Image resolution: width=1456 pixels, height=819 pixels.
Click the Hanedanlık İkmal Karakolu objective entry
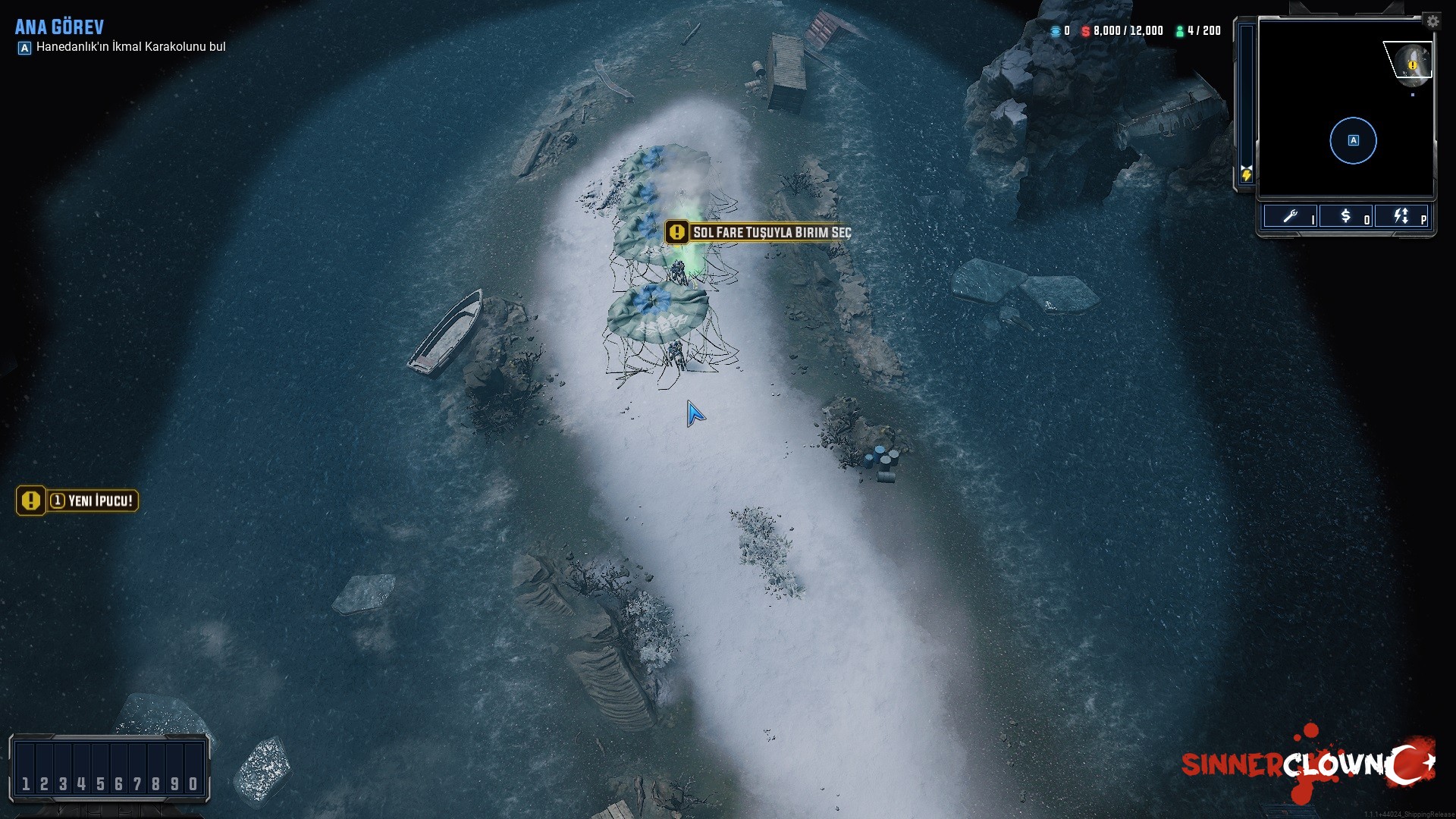[x=130, y=47]
